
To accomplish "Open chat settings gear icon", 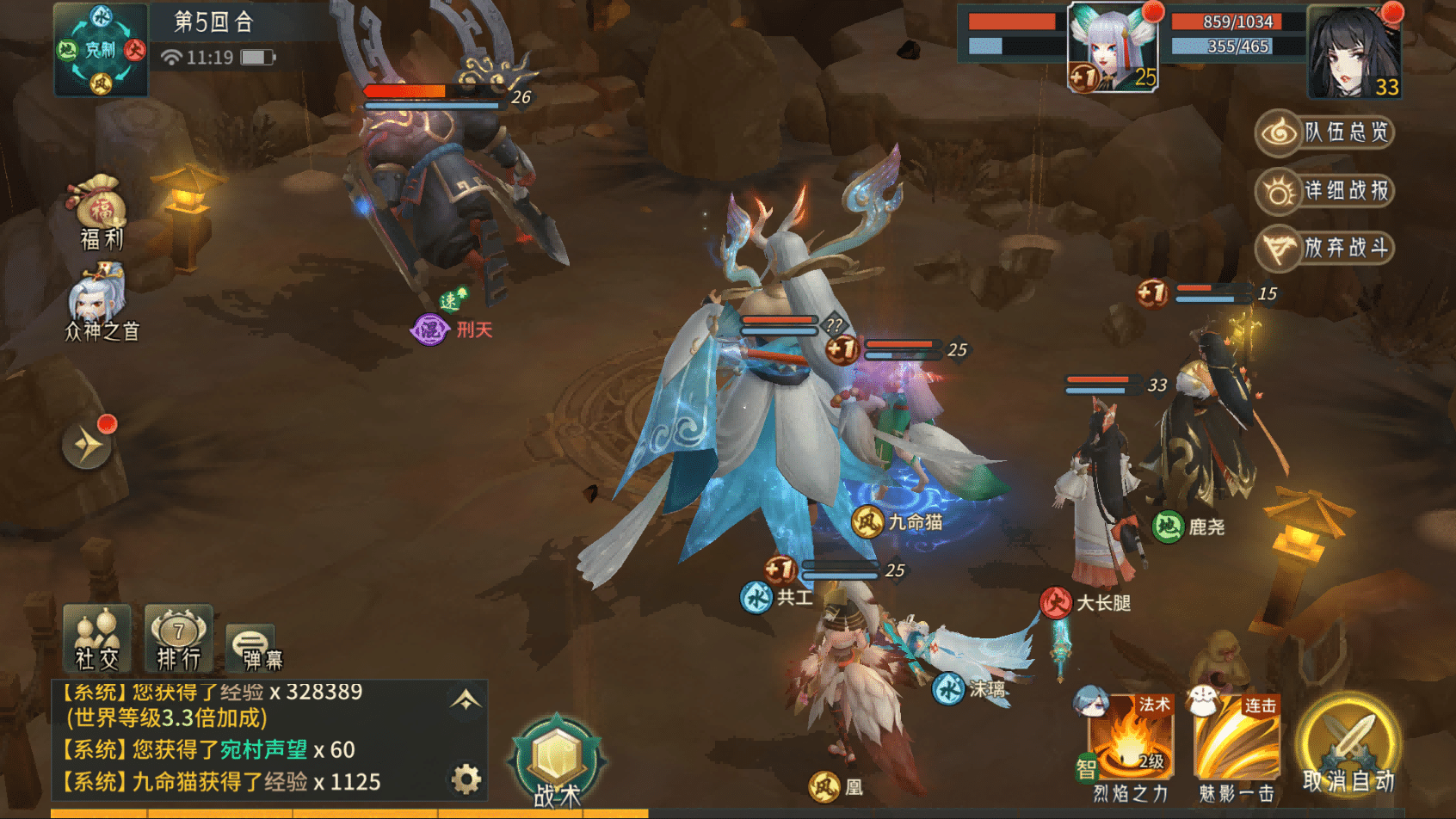I will click(466, 779).
